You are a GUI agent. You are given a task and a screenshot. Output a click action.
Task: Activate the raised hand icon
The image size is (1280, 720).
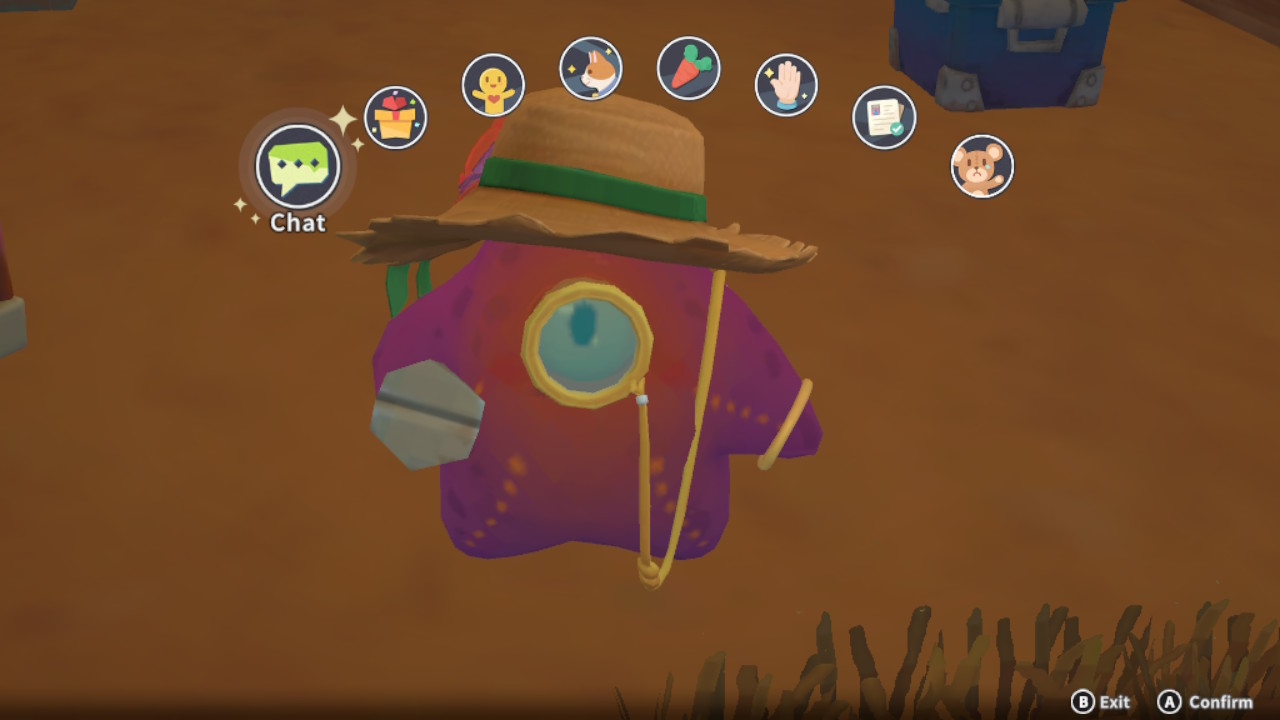coord(786,86)
